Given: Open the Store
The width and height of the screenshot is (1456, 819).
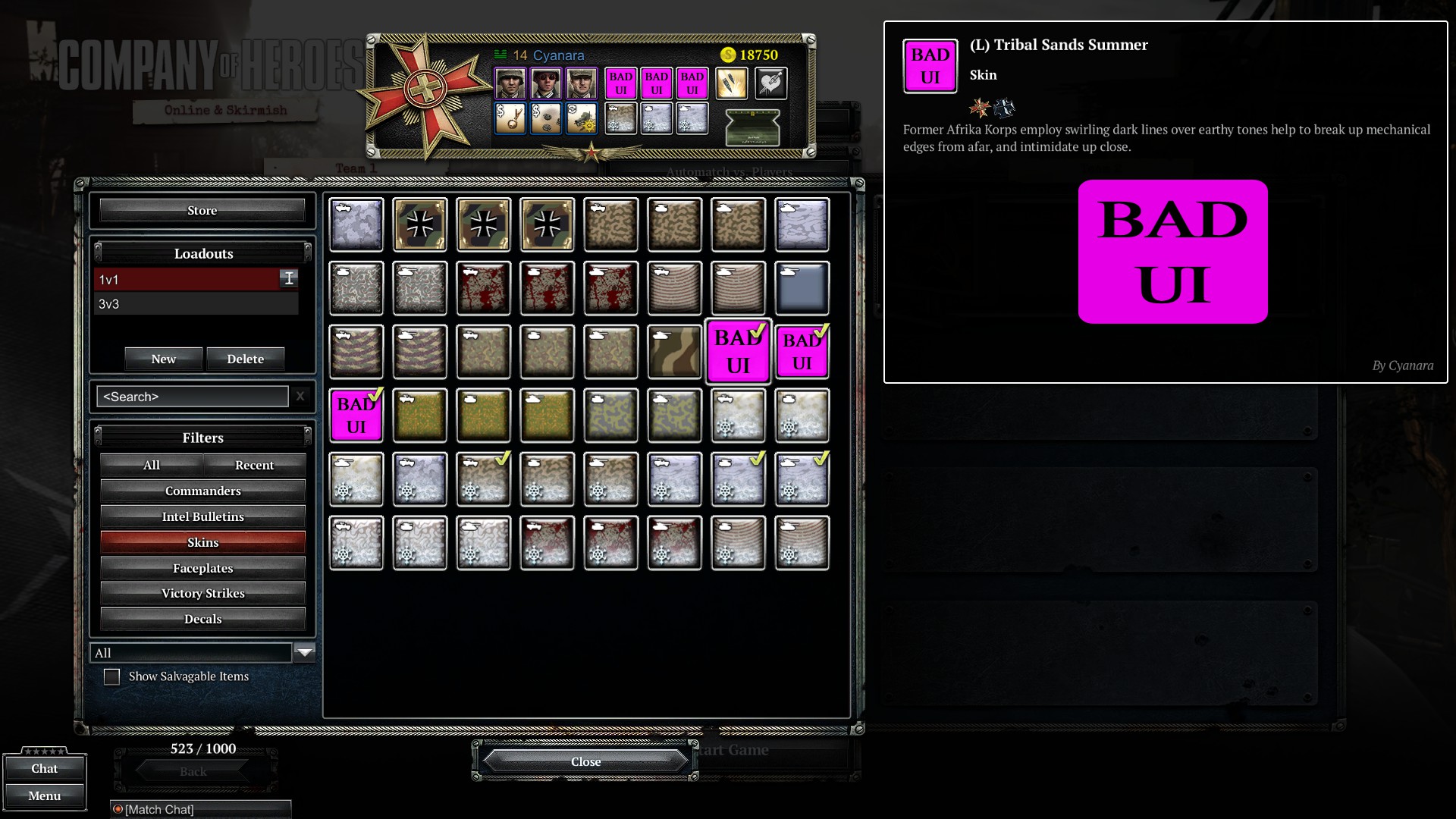Looking at the screenshot, I should 202,211.
